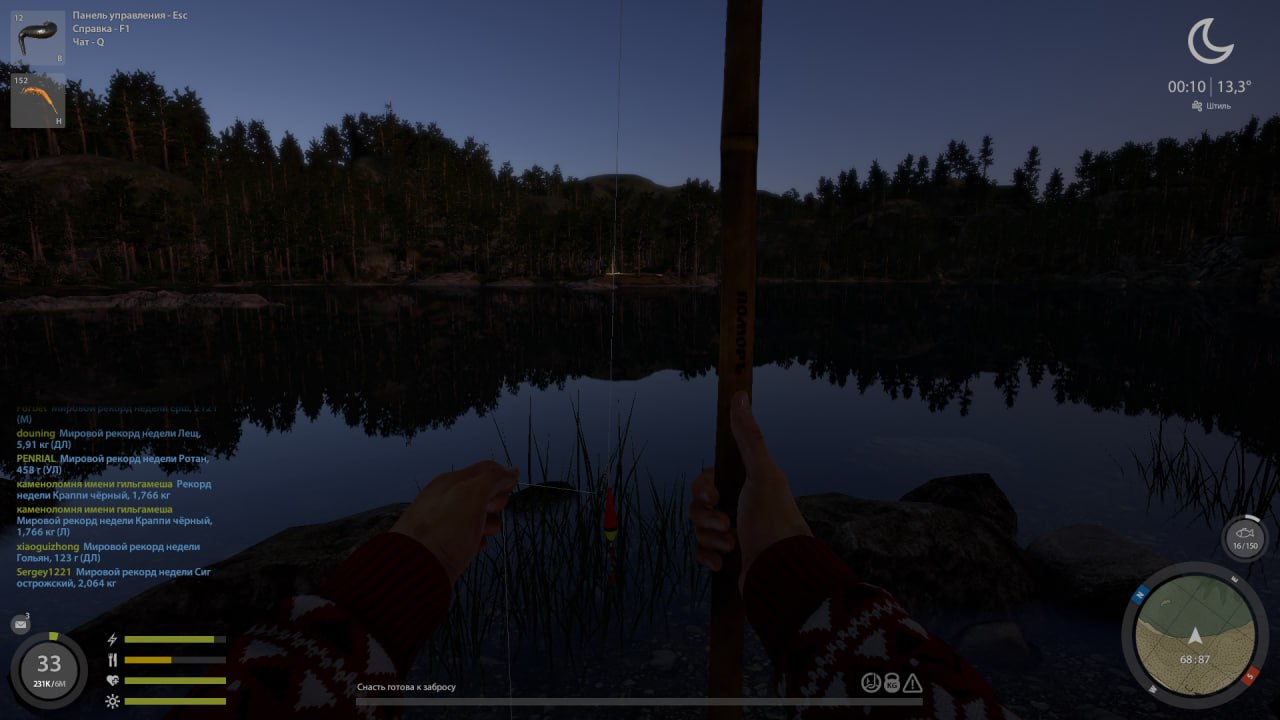Click the KG weight icon

coord(891,683)
